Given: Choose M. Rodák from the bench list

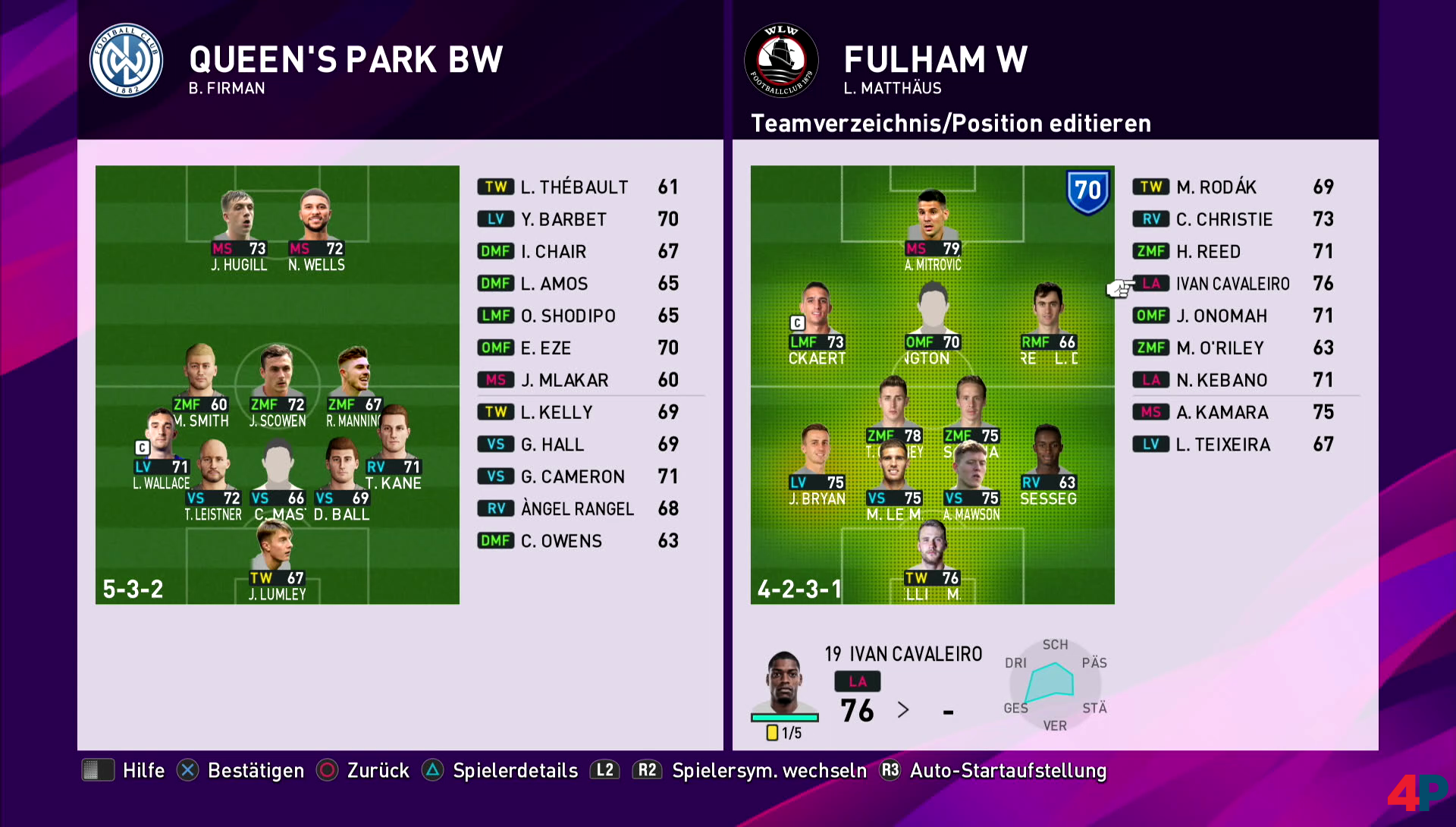Looking at the screenshot, I should click(x=1216, y=187).
